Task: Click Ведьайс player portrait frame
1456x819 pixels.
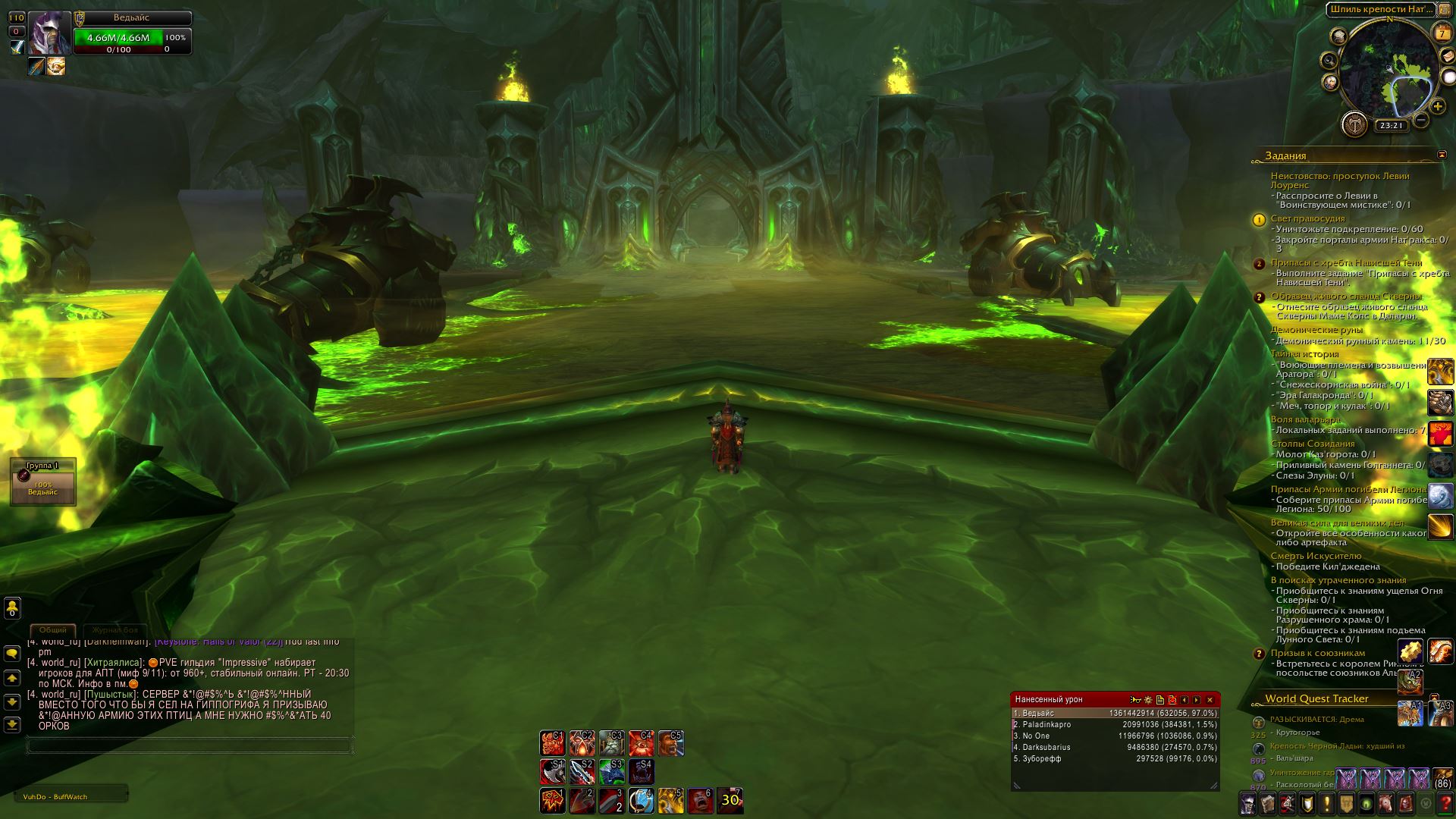Action: [x=50, y=33]
